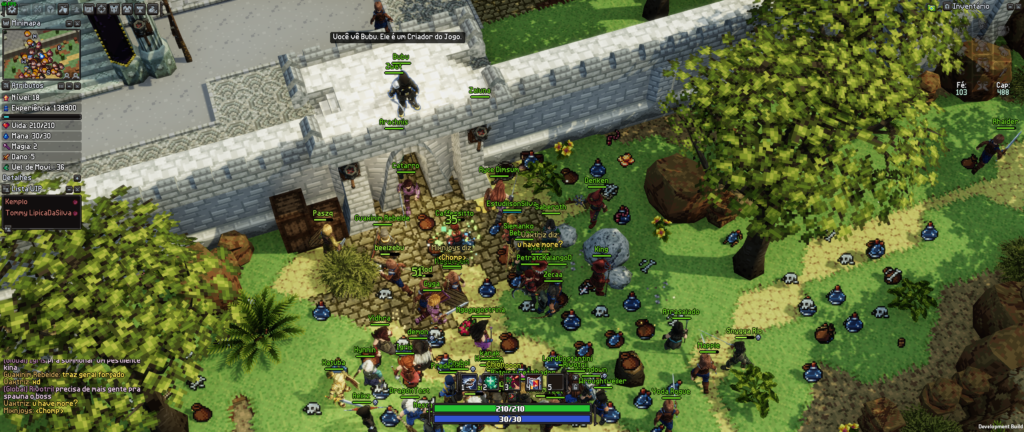Click the minimap view
This screenshot has height=432, width=1024.
[x=40, y=53]
